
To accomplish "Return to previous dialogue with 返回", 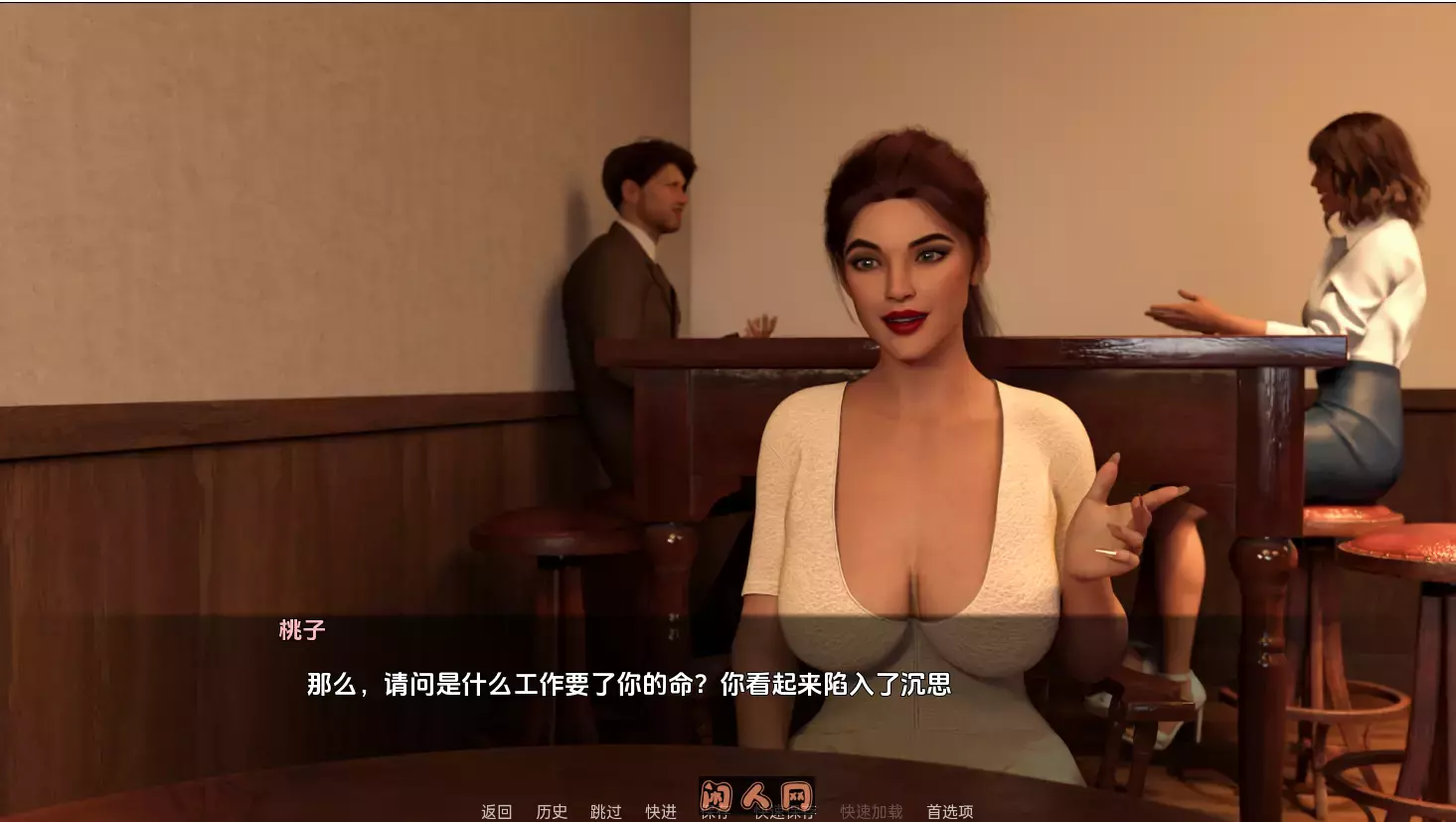I will point(494,812).
